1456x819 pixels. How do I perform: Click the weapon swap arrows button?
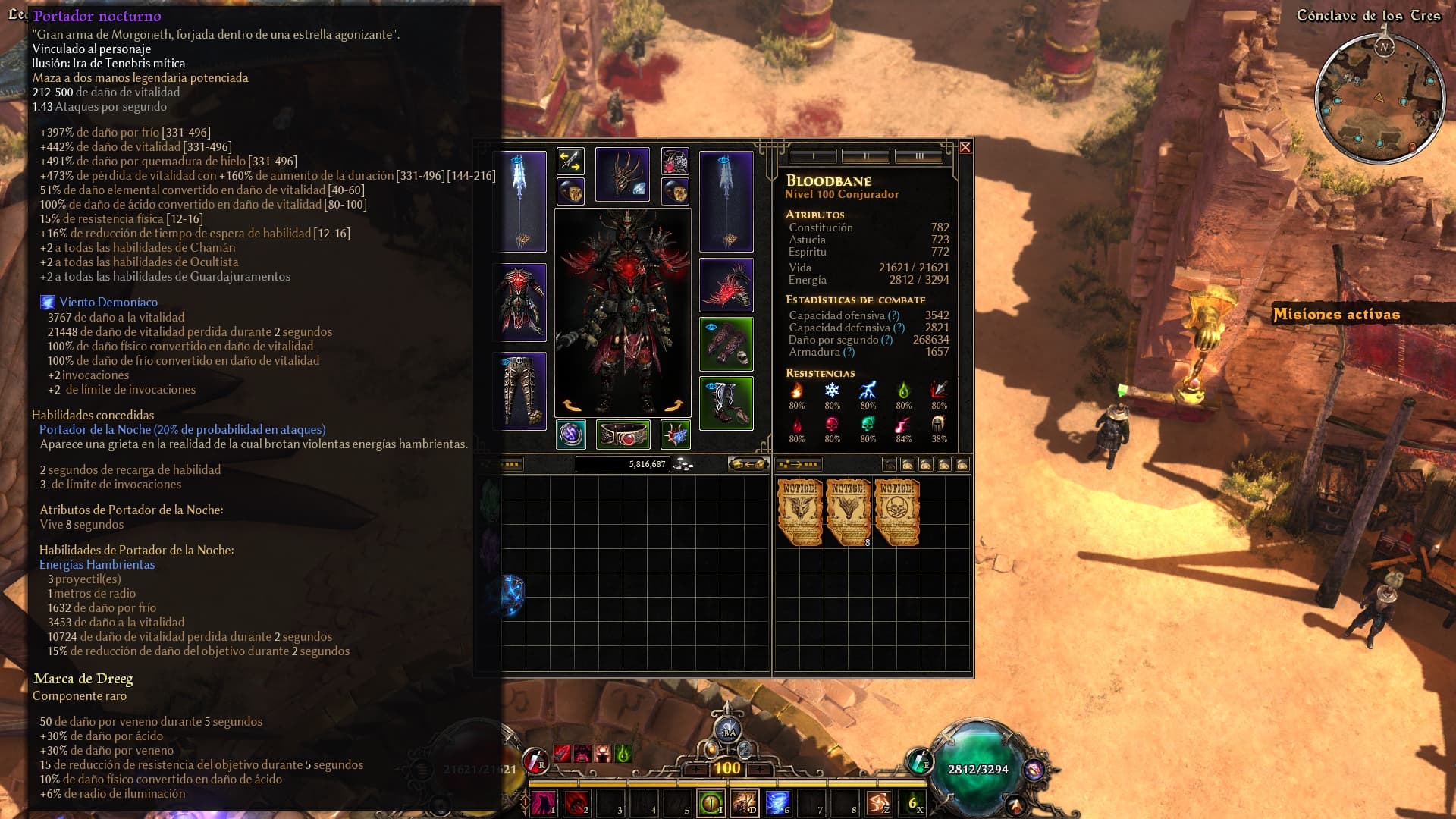coord(570,161)
